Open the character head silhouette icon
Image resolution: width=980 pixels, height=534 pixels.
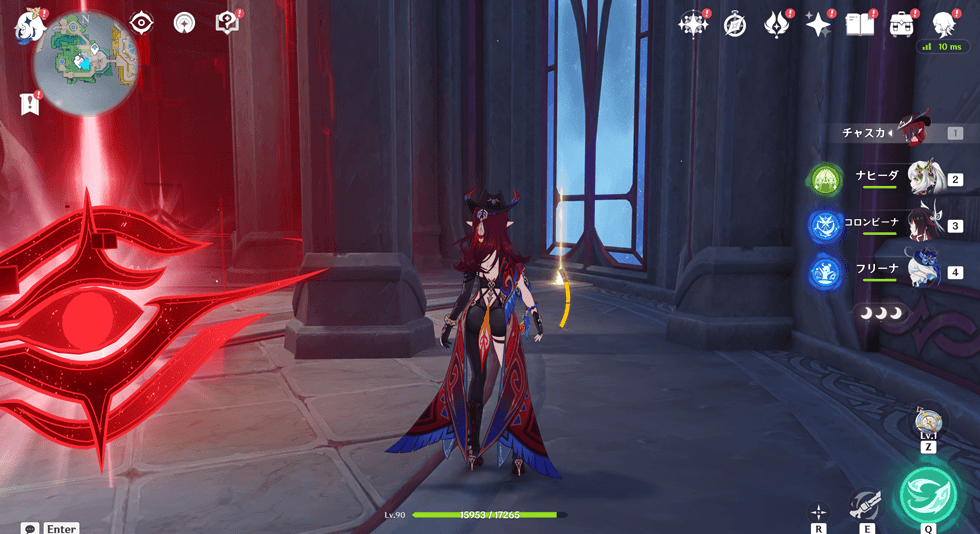[x=943, y=25]
